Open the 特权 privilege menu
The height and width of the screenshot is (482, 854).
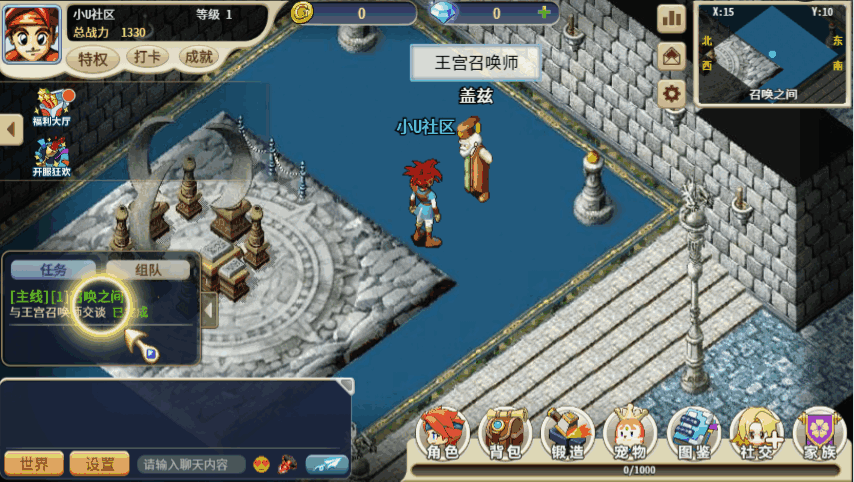tap(93, 59)
